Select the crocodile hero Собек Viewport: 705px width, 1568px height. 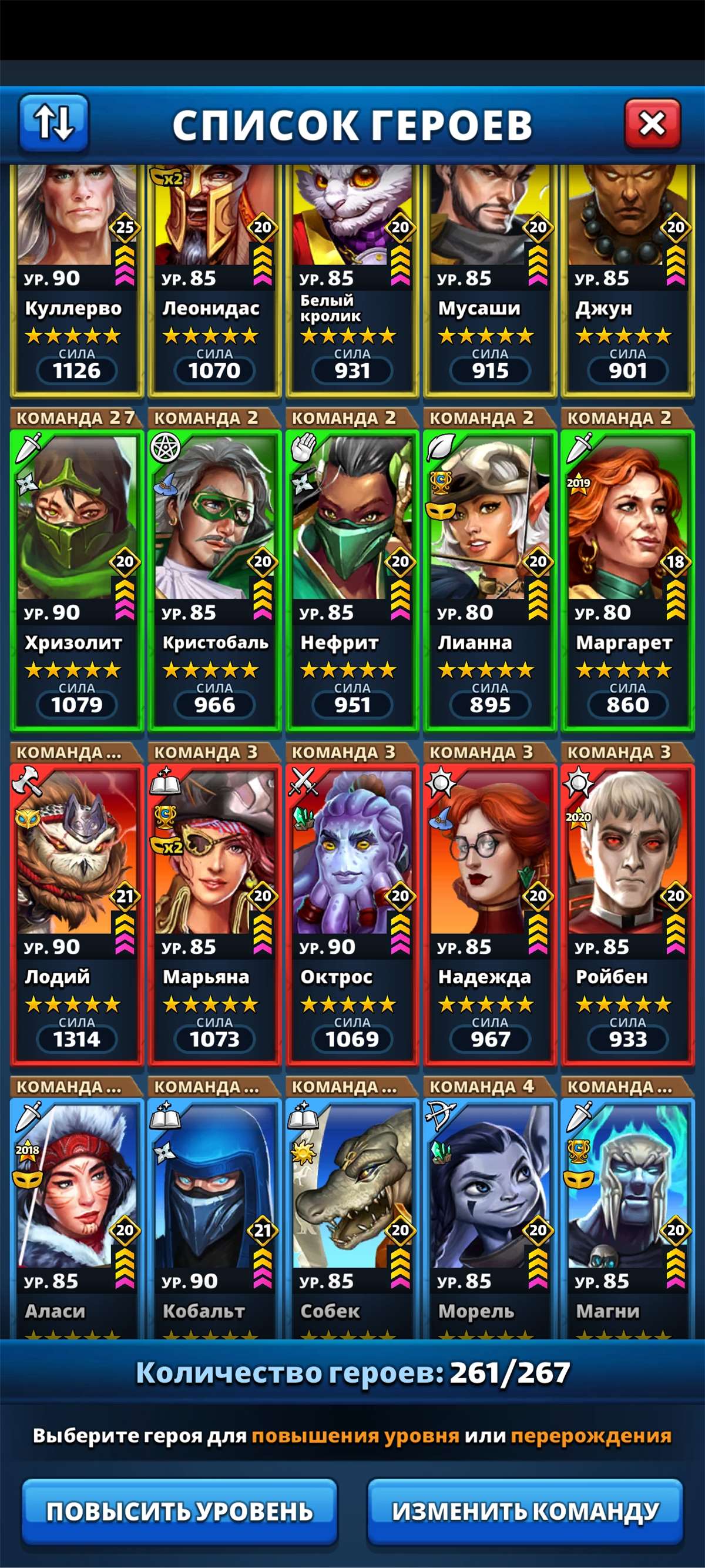point(352,1217)
